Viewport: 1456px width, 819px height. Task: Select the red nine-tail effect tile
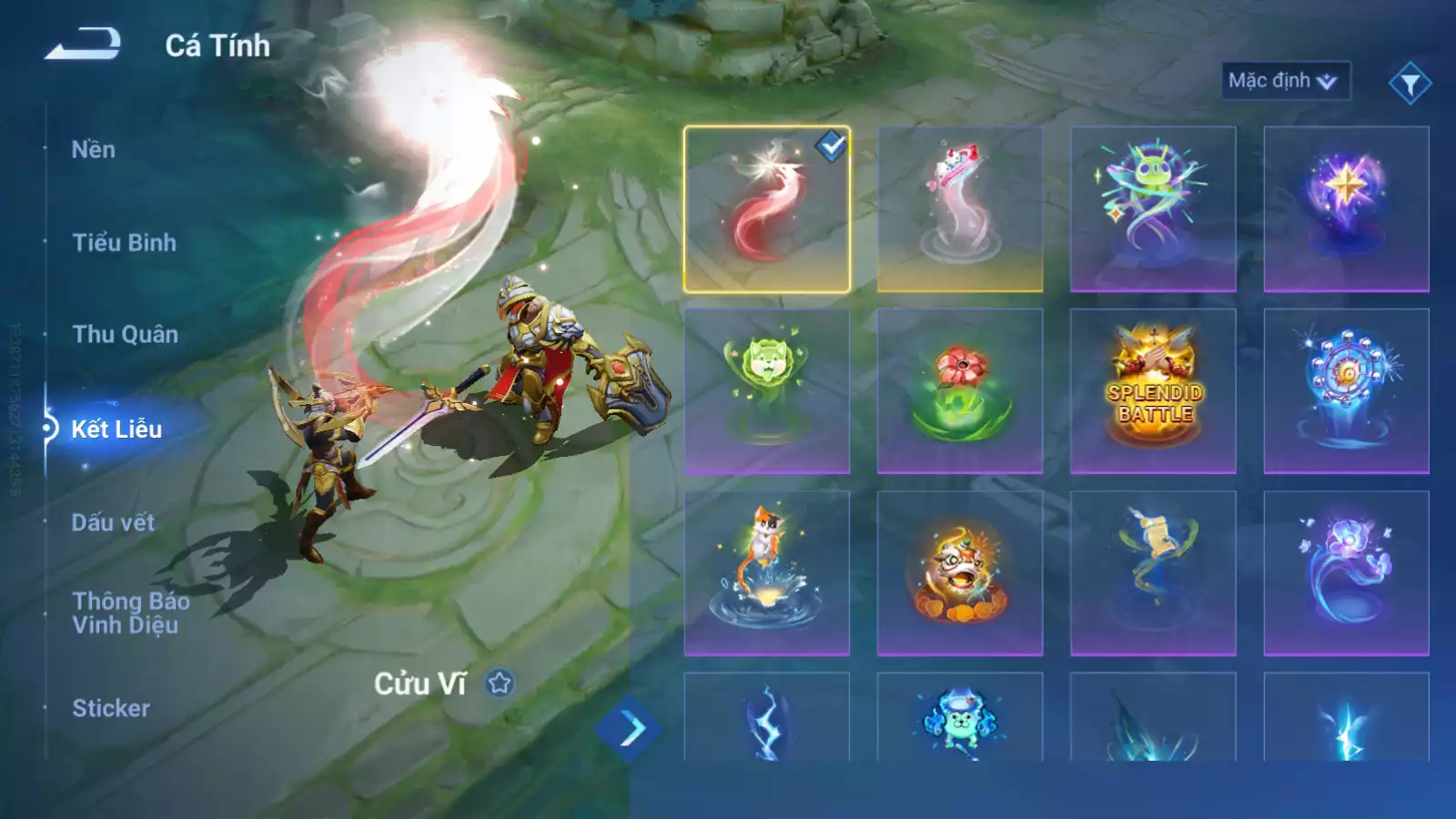(x=766, y=209)
